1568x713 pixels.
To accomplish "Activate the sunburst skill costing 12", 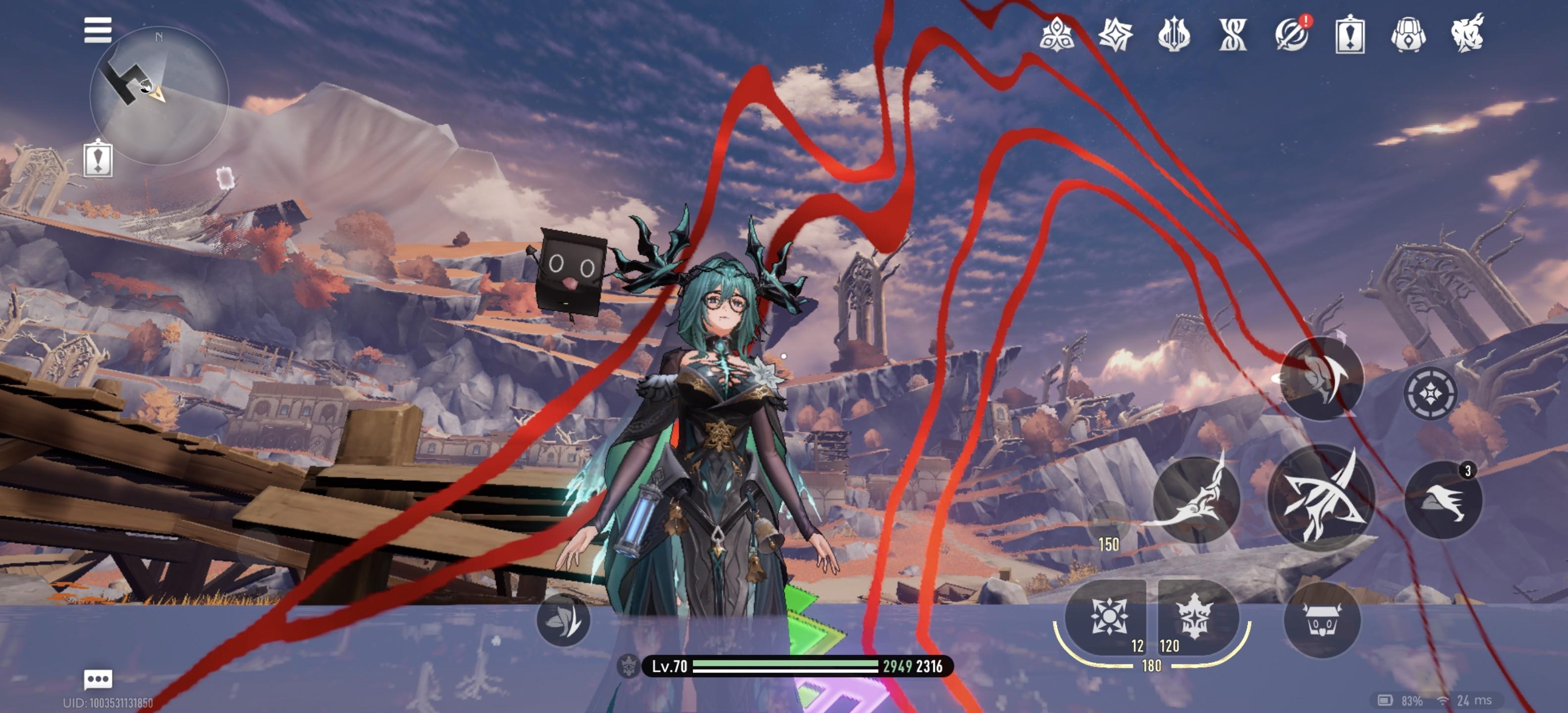I will (x=1108, y=616).
